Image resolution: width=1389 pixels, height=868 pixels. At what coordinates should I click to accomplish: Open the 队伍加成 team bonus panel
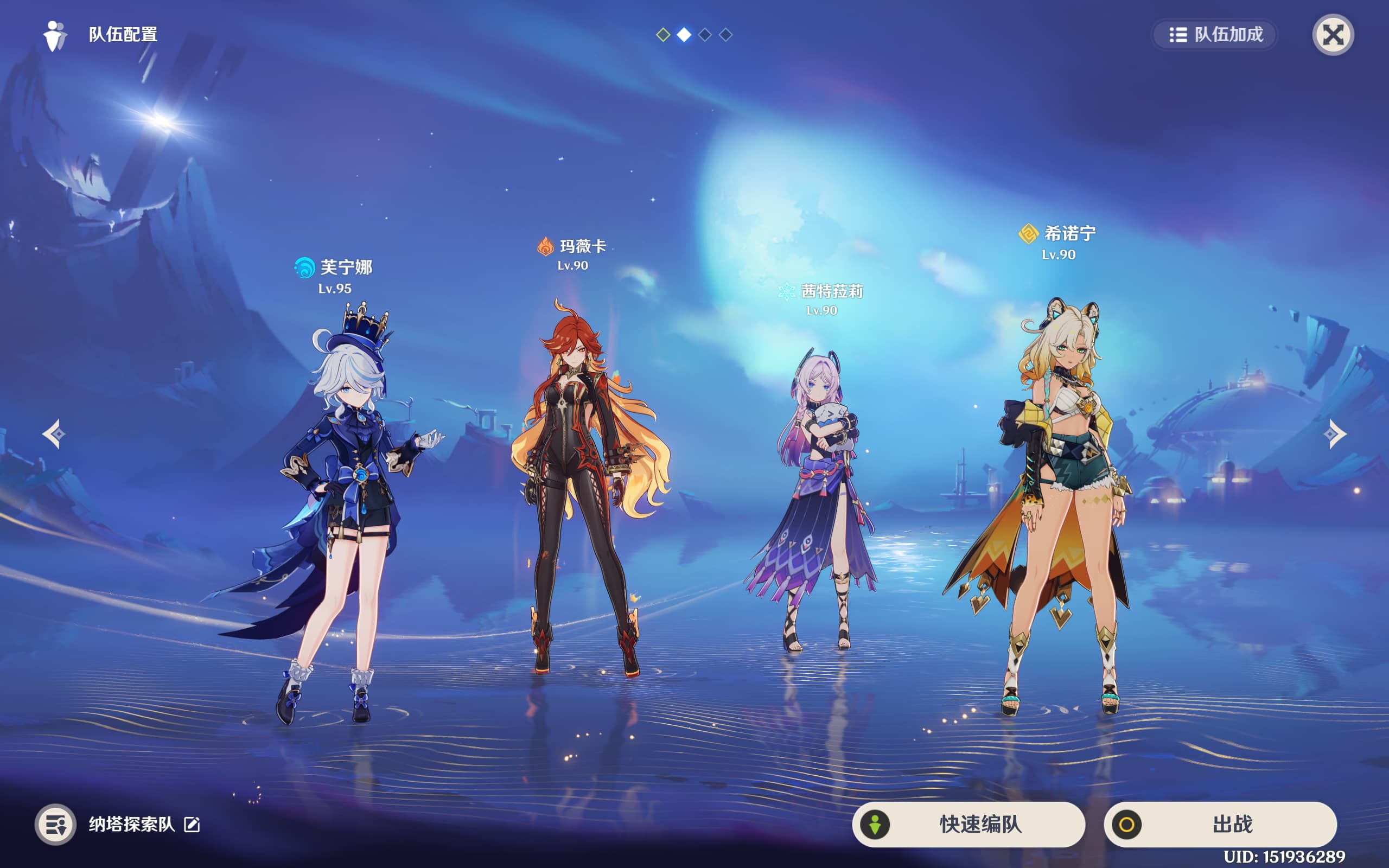coord(1215,35)
